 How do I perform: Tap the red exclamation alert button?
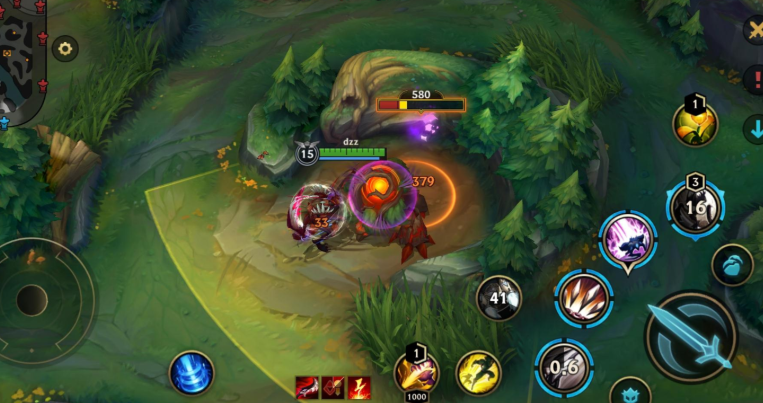[753, 80]
